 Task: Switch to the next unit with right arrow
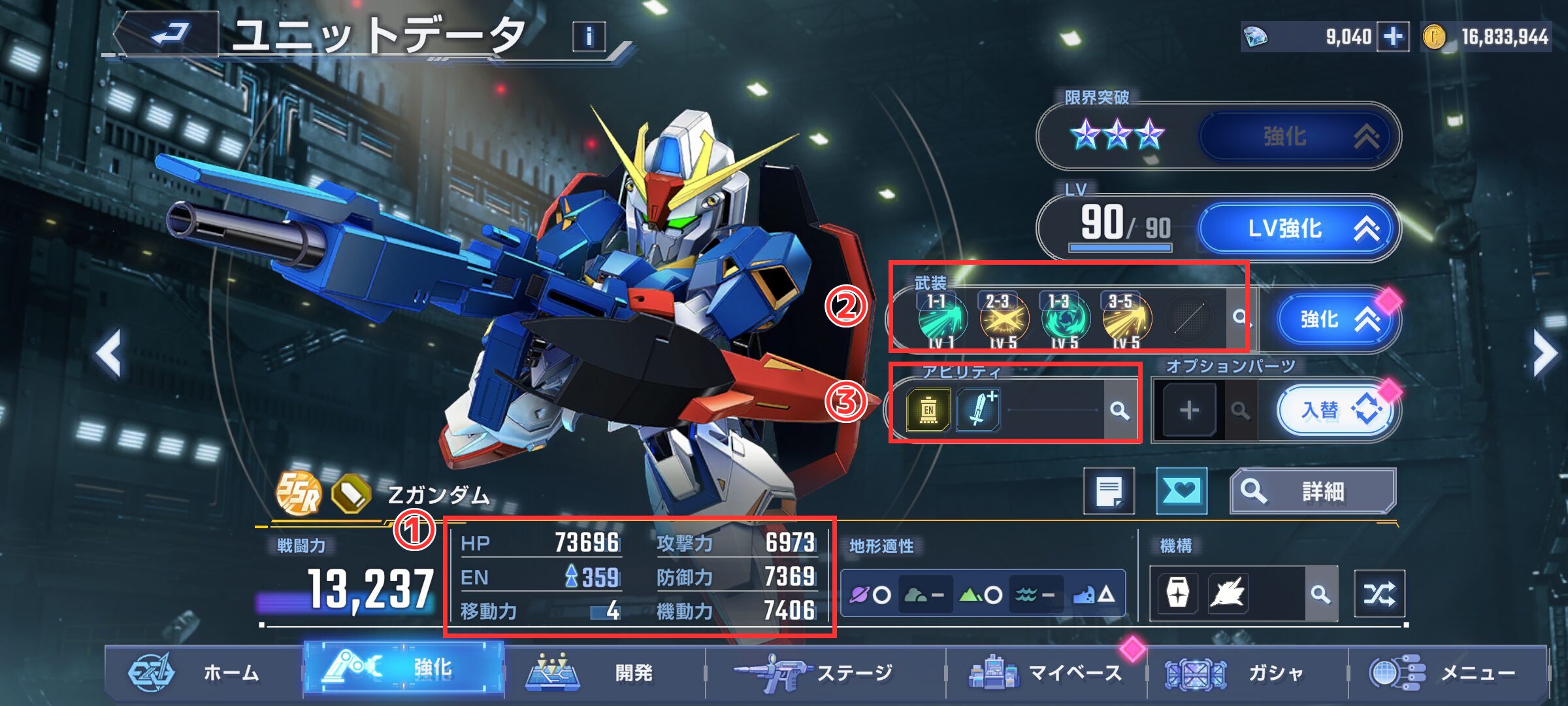(1544, 354)
